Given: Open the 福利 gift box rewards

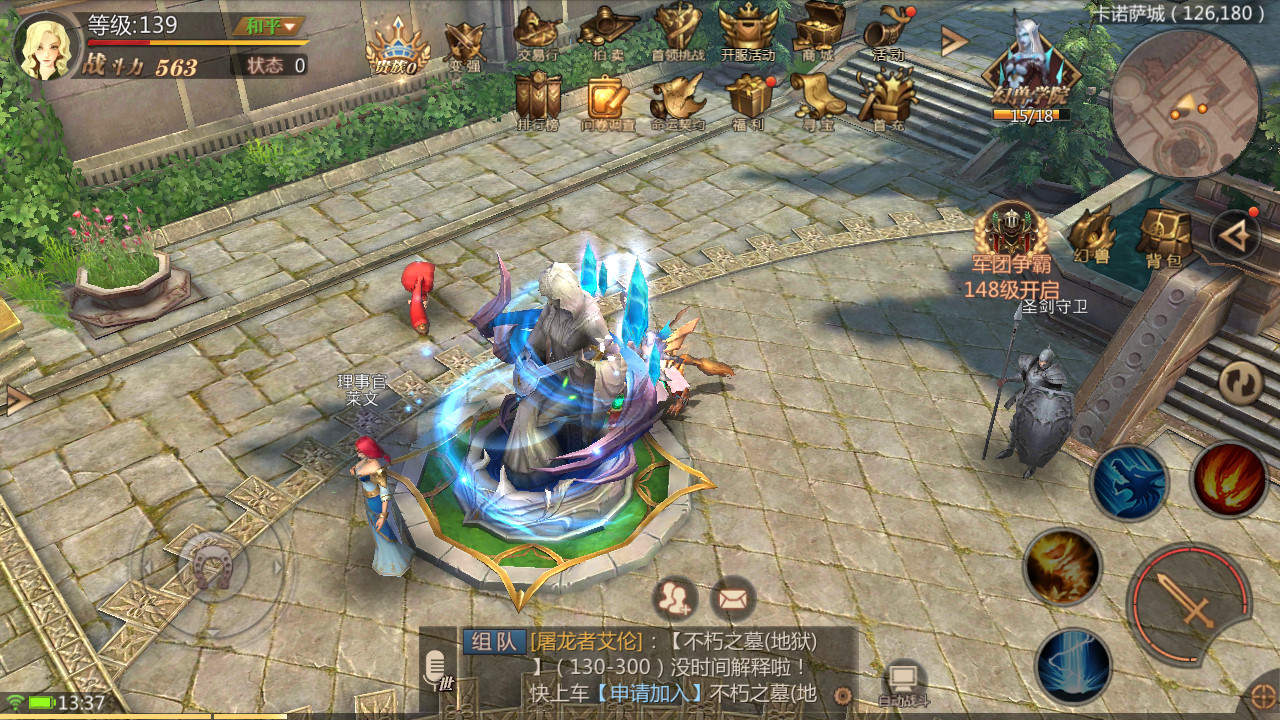Looking at the screenshot, I should 747,98.
